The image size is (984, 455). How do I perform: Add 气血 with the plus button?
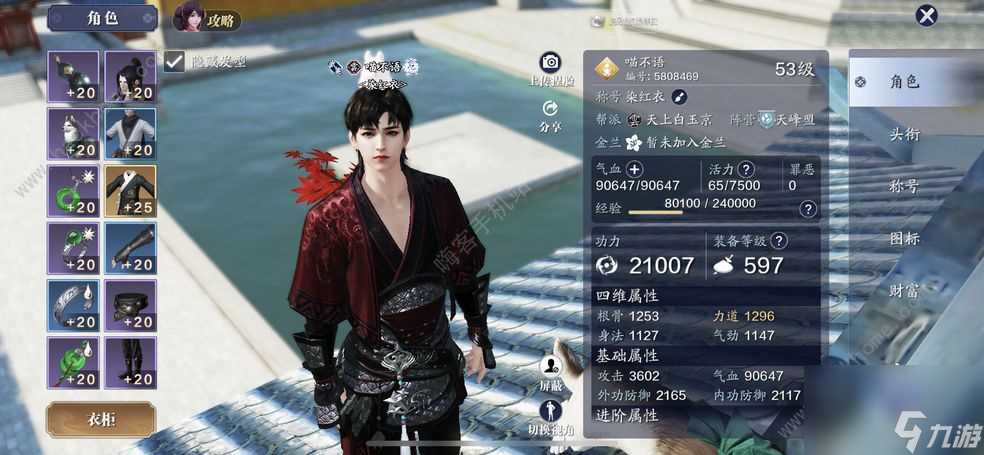coord(634,170)
